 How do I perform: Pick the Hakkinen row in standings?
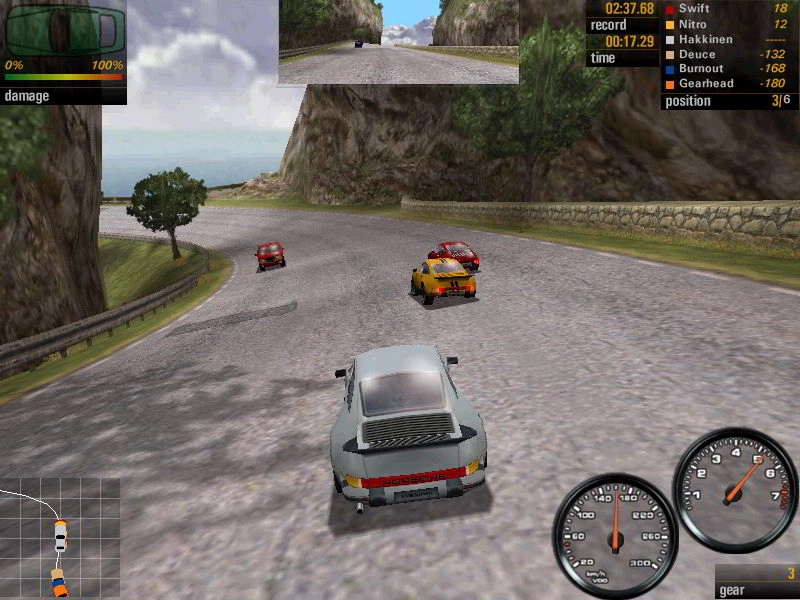click(x=705, y=39)
